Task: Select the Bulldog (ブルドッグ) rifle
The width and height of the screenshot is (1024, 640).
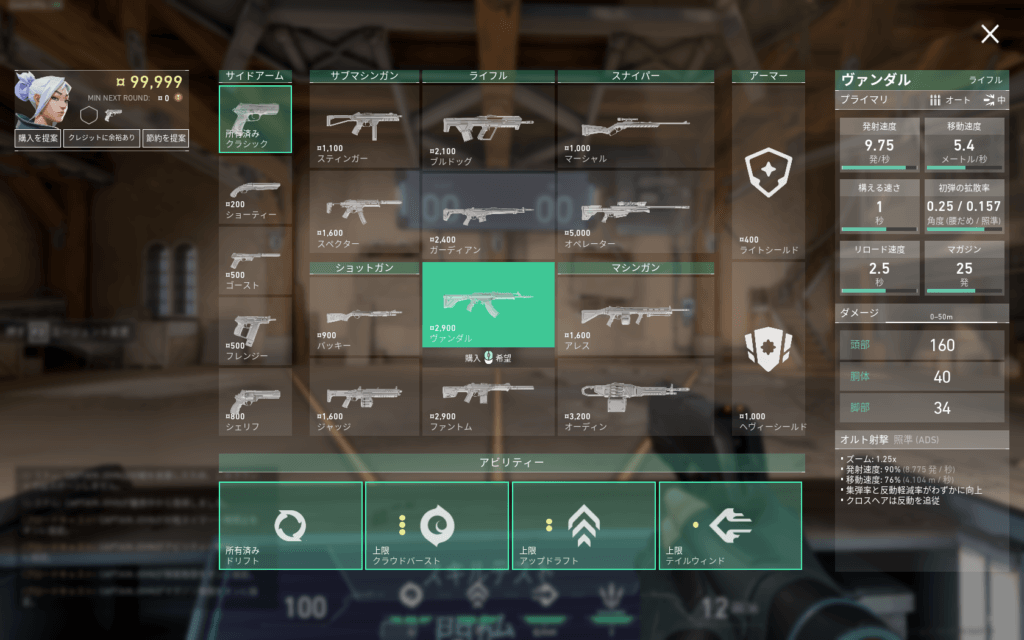Action: (x=488, y=125)
